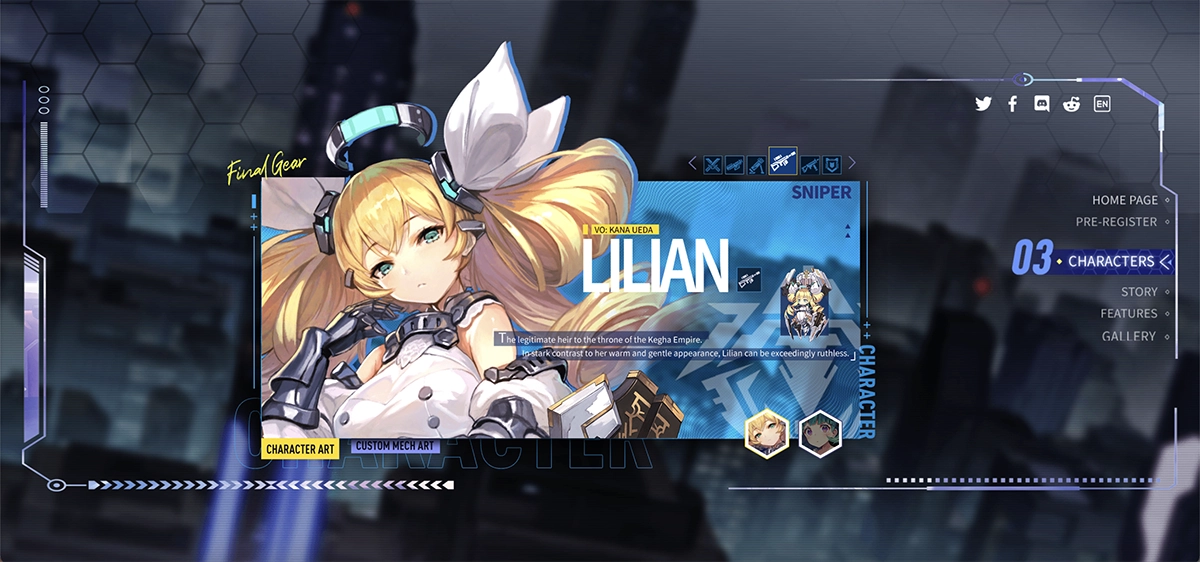The width and height of the screenshot is (1200, 562).
Task: Select the crossed swords class icon
Action: [x=713, y=164]
